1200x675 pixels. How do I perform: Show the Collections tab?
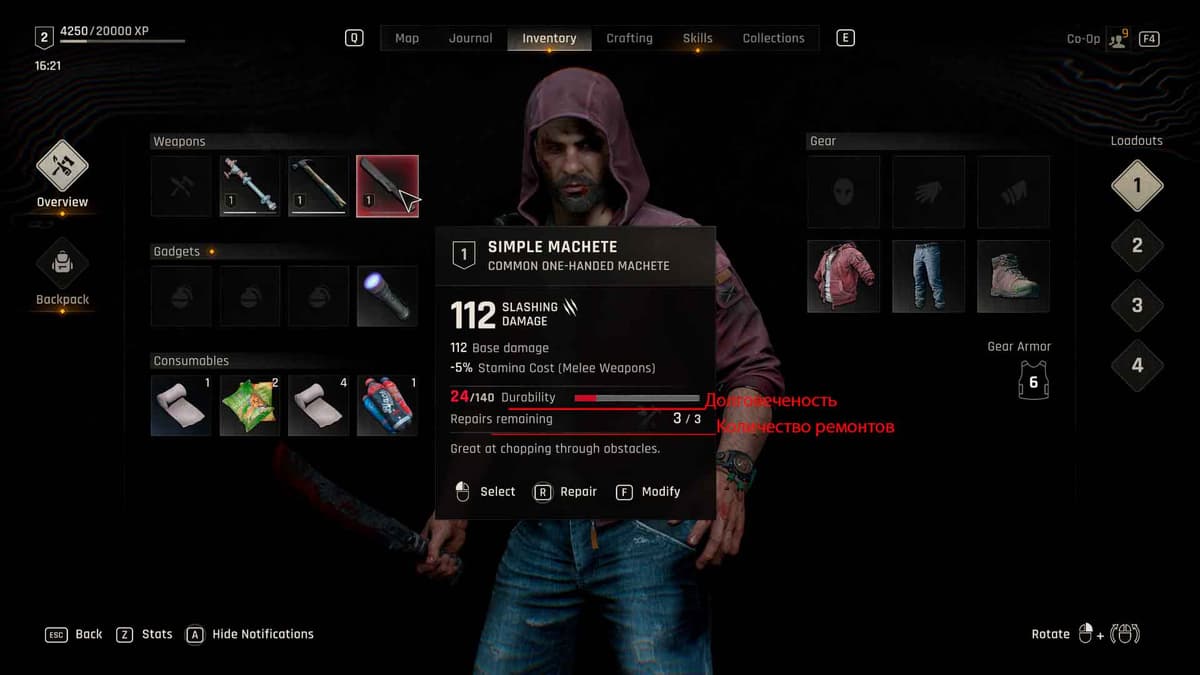(x=773, y=38)
